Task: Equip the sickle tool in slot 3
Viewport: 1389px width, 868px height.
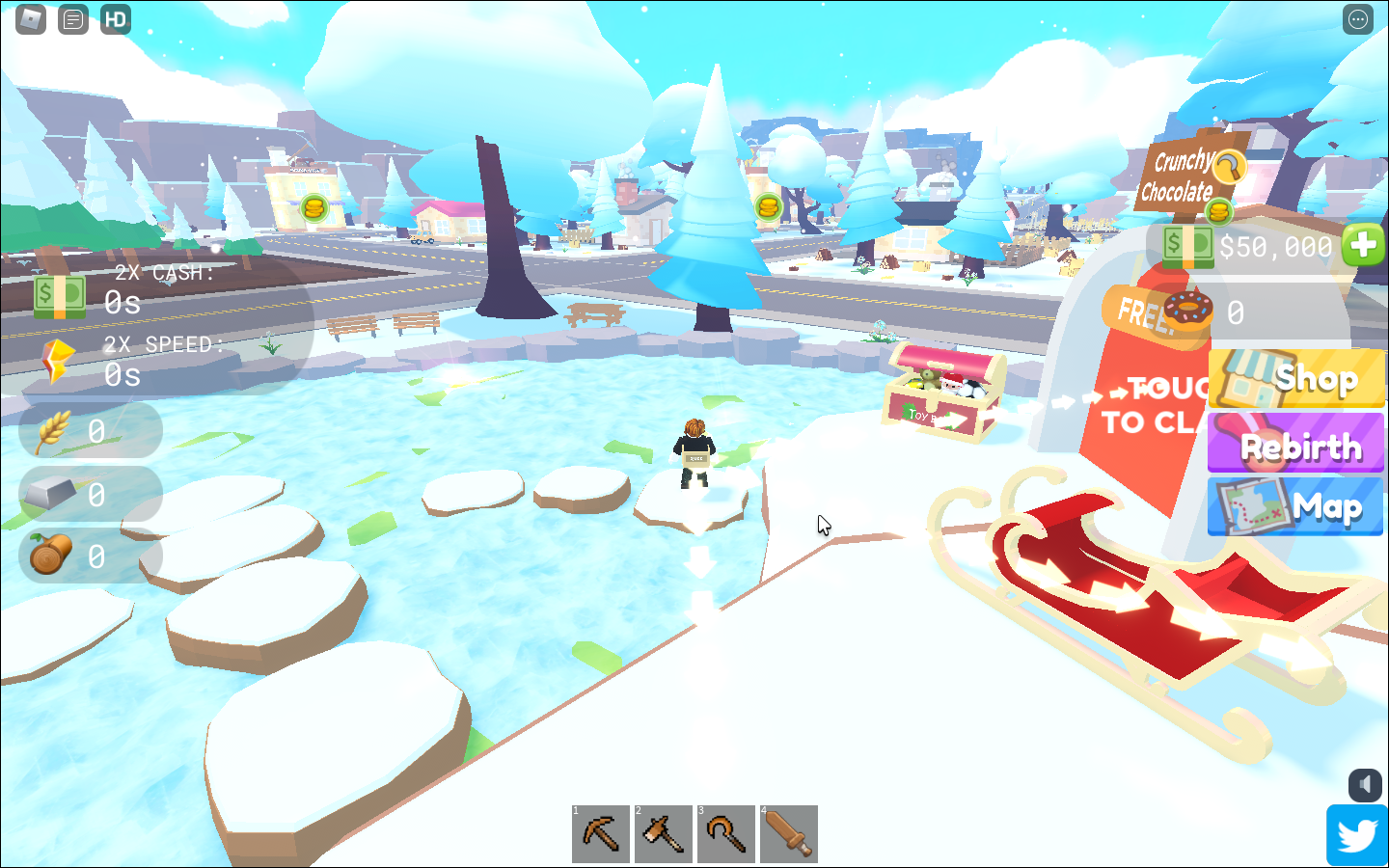Action: (x=725, y=833)
